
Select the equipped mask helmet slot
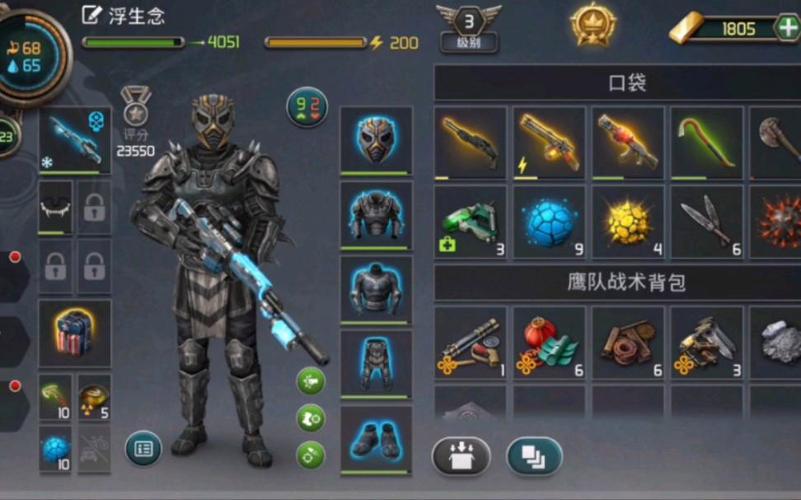pos(376,139)
